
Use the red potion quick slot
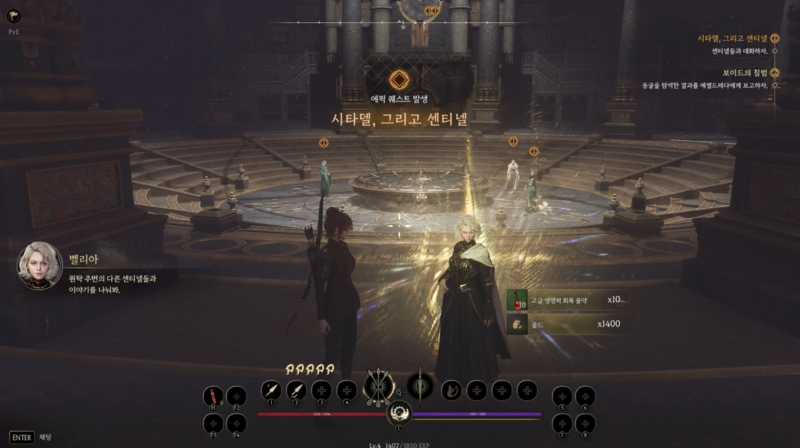[212, 395]
